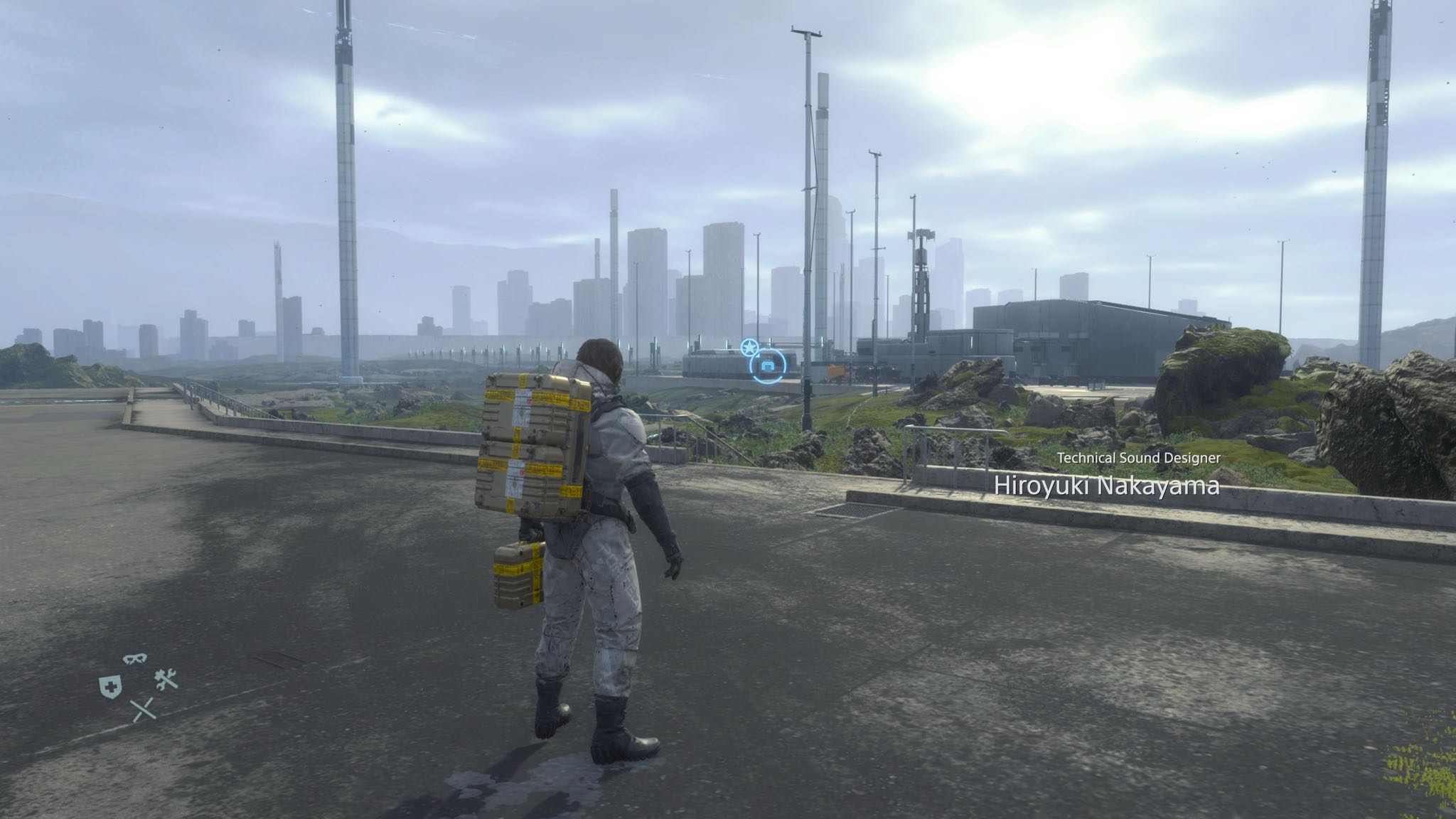Choose the shield with cross icon
This screenshot has width=1456, height=819.
click(x=109, y=685)
